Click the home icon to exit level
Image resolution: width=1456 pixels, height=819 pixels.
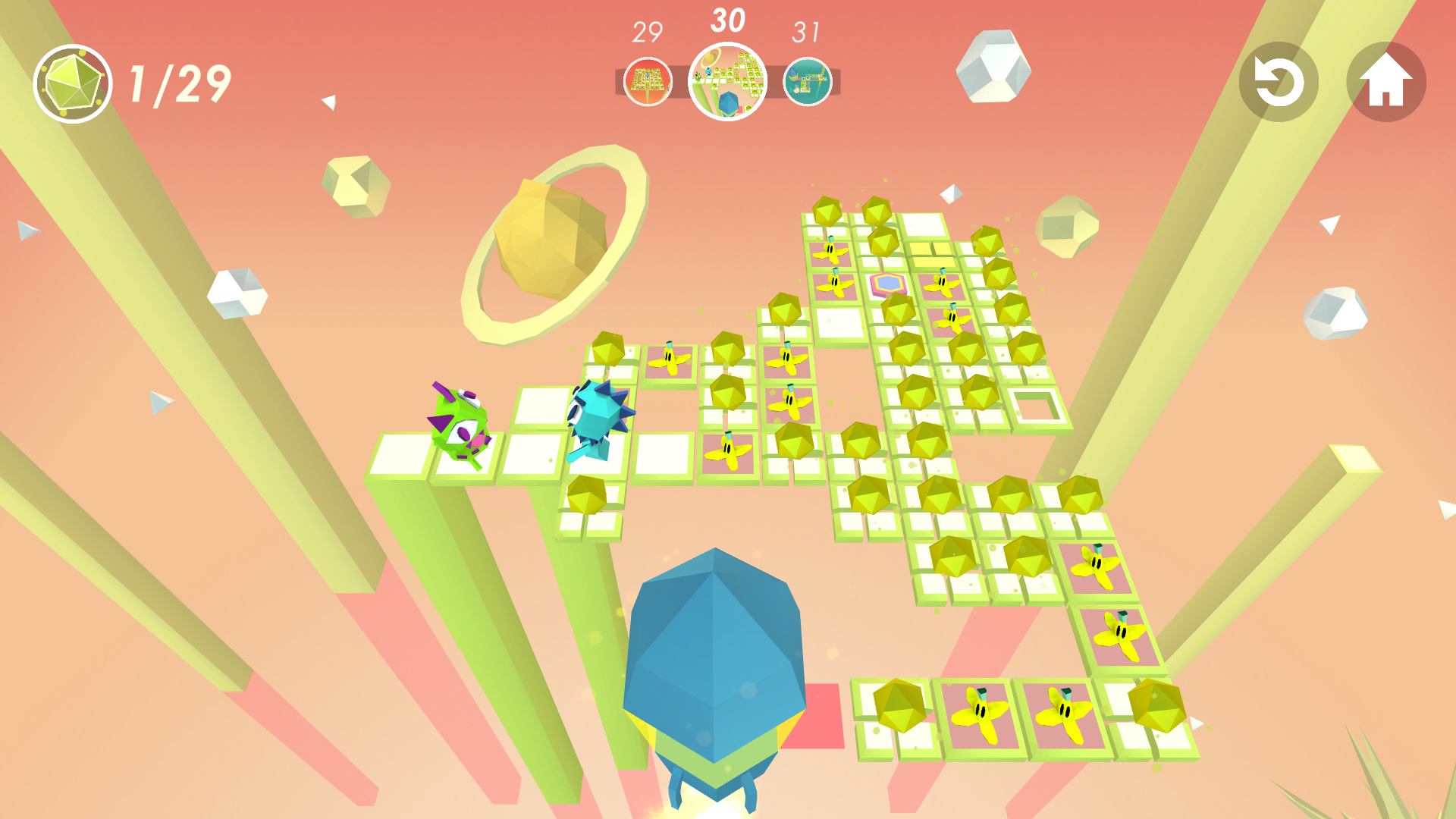(x=1387, y=82)
